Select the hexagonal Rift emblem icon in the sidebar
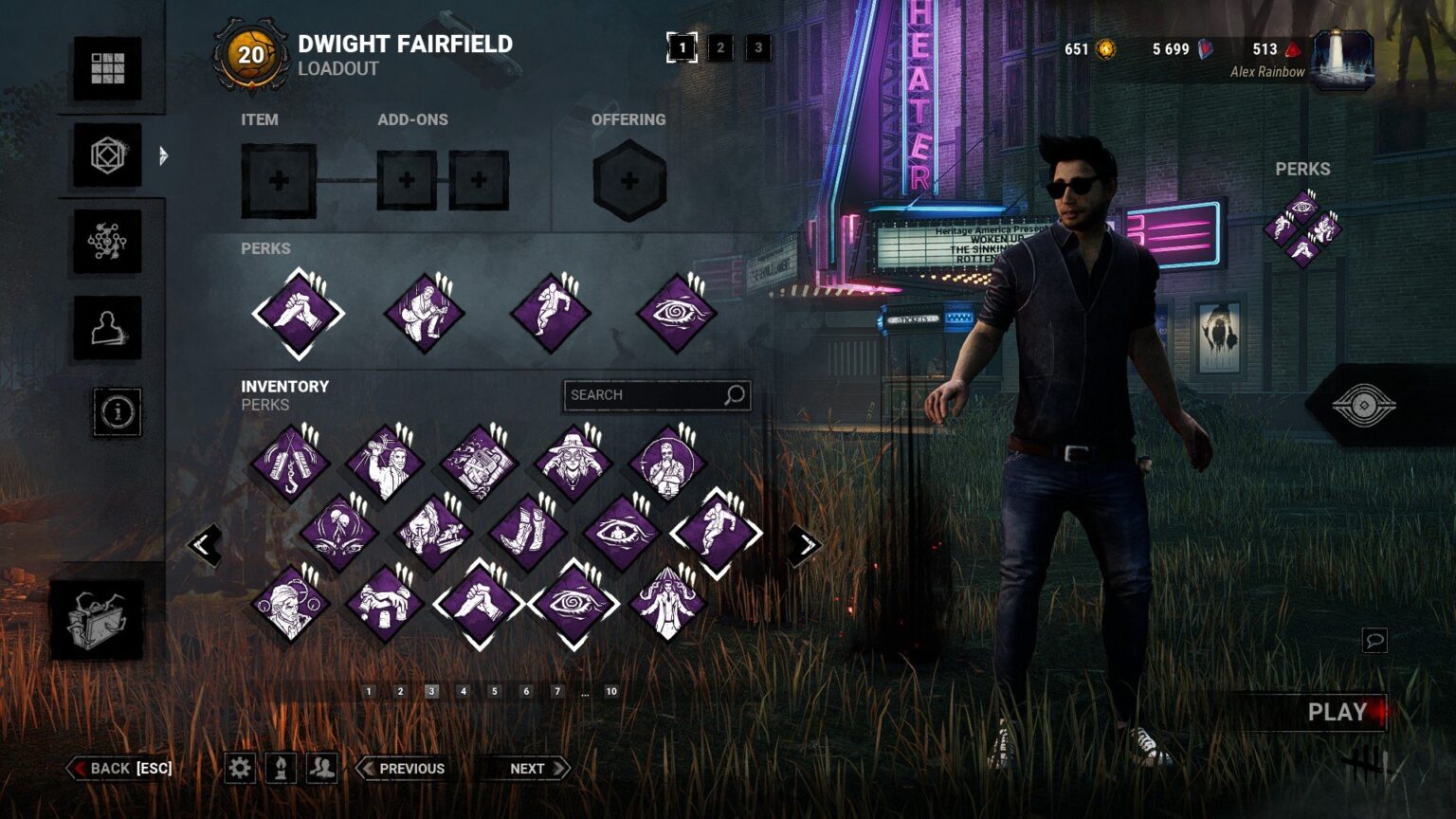 (x=108, y=156)
